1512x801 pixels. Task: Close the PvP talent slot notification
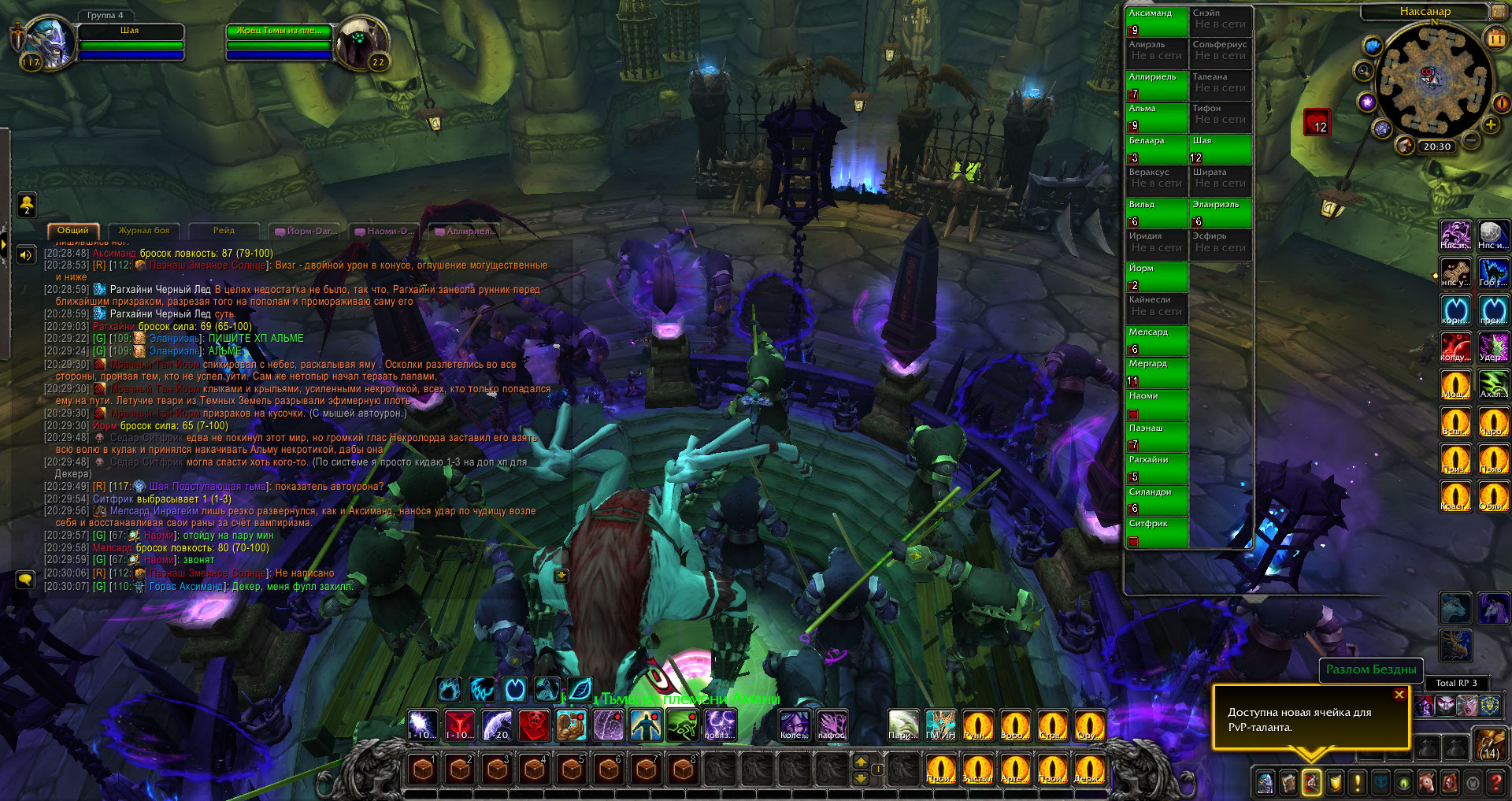1399,695
